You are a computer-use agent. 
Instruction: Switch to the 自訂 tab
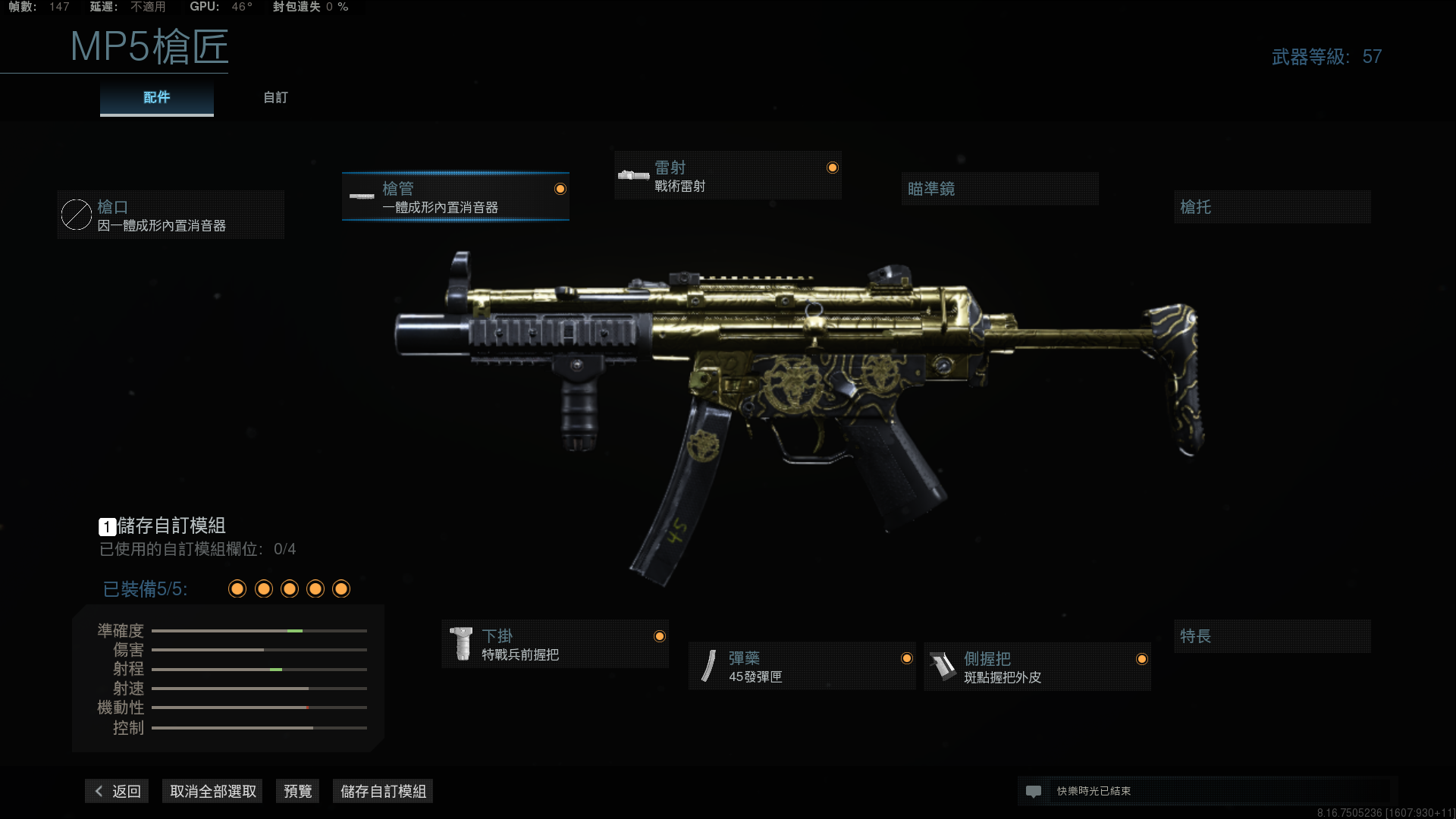point(275,97)
